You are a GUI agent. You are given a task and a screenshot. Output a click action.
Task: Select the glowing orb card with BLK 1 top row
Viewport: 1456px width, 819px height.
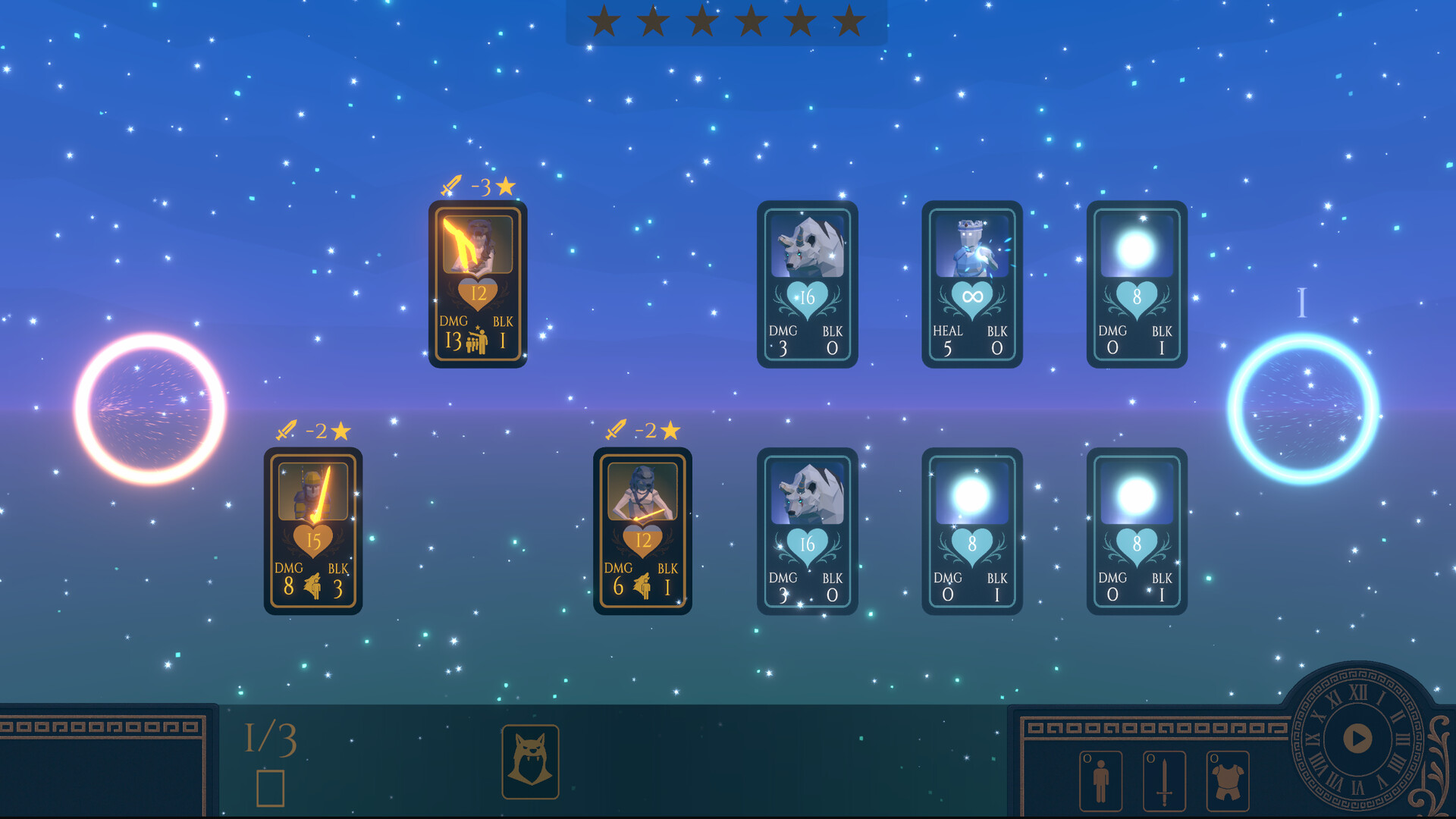1137,284
